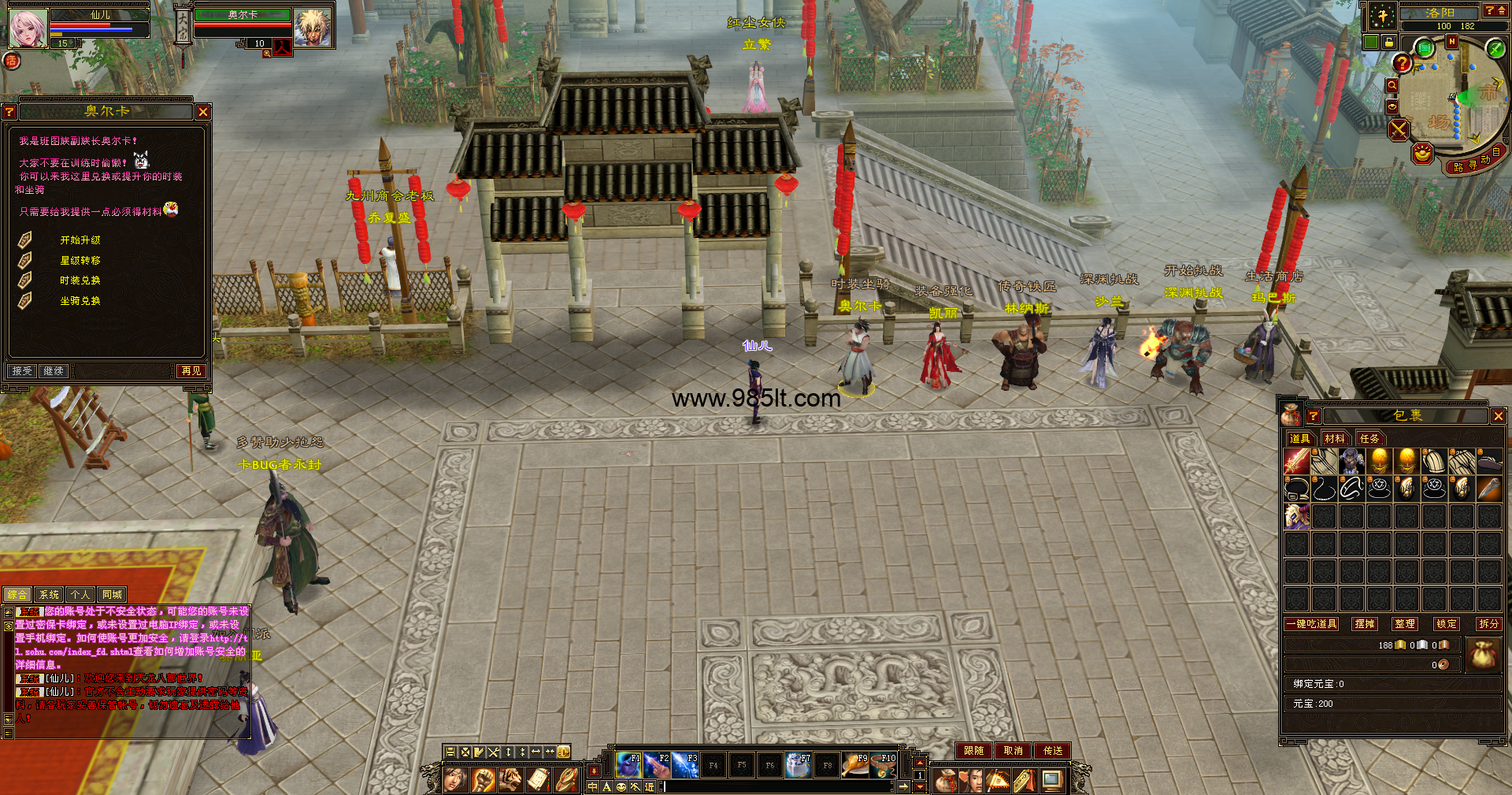Choose the 坐骑兑换 dialogue option
Viewport: 1512px width, 795px height.
pyautogui.click(x=80, y=301)
